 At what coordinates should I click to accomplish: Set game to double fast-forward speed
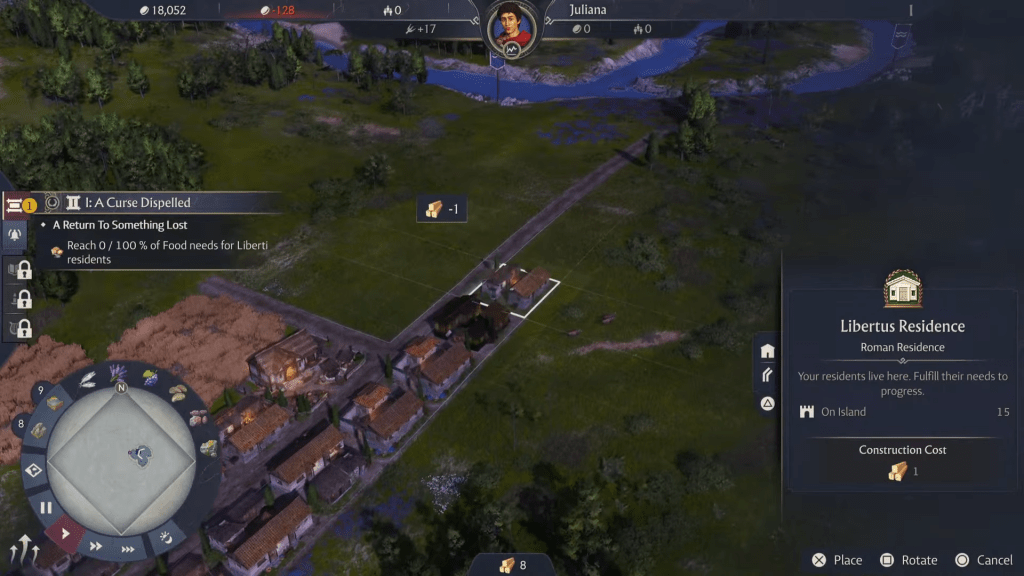pyautogui.click(x=97, y=546)
